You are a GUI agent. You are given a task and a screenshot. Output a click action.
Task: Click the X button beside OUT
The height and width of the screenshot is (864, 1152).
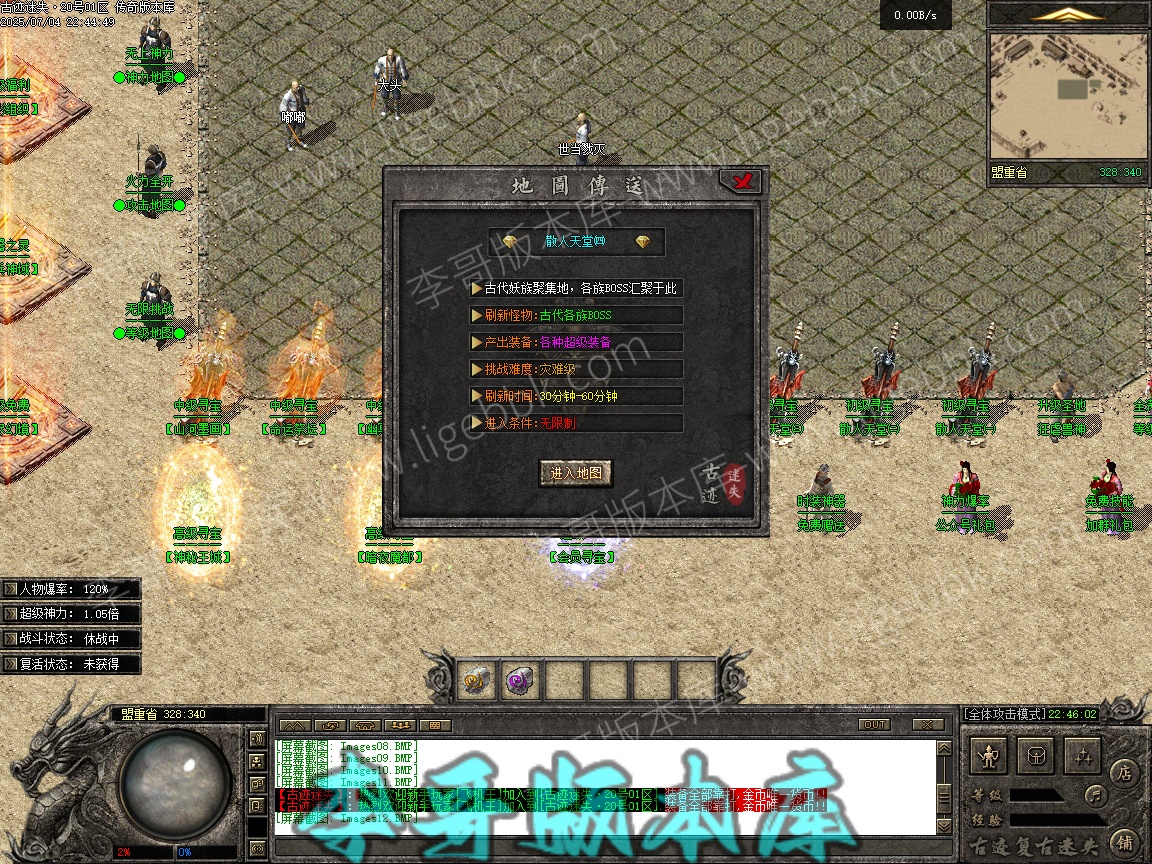pos(928,724)
